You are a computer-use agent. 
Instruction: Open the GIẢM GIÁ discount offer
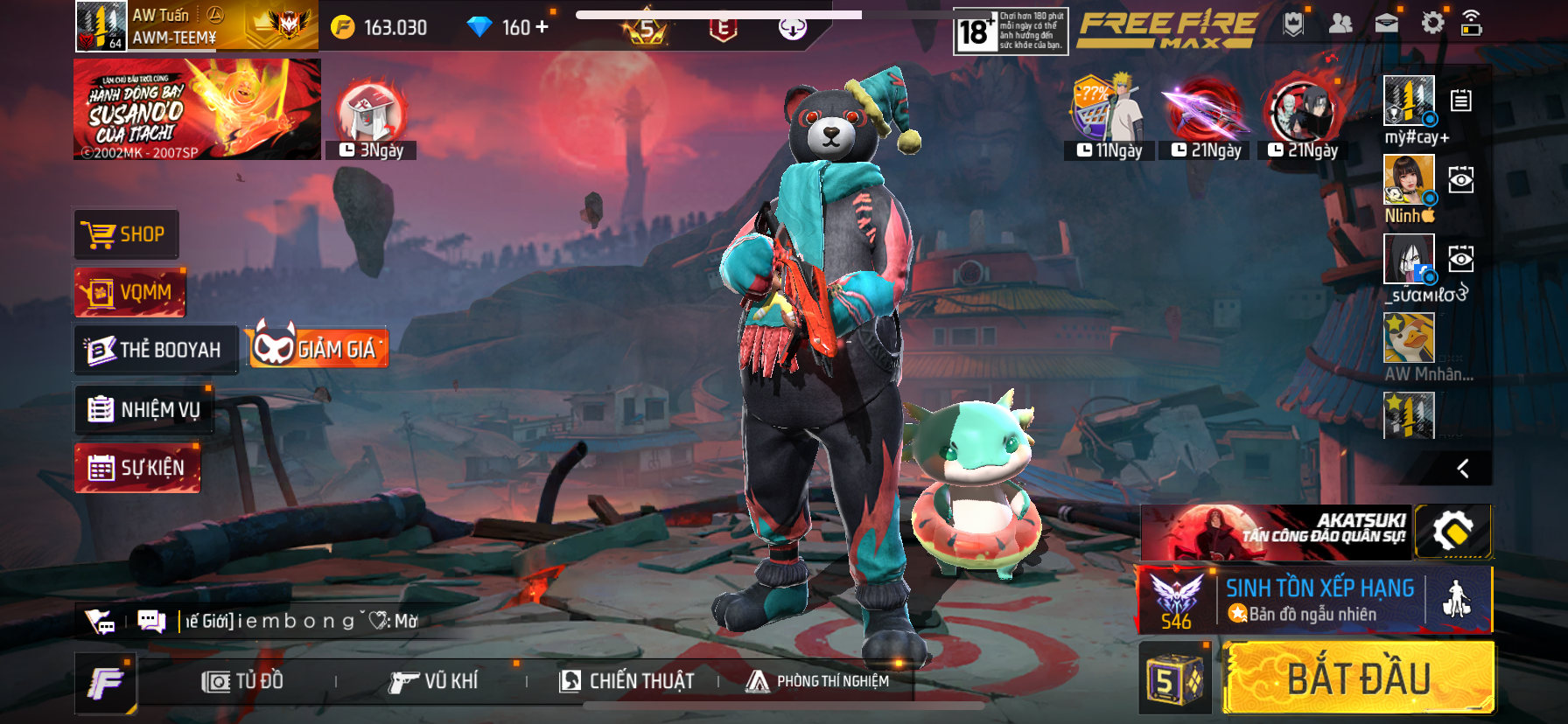click(x=317, y=348)
